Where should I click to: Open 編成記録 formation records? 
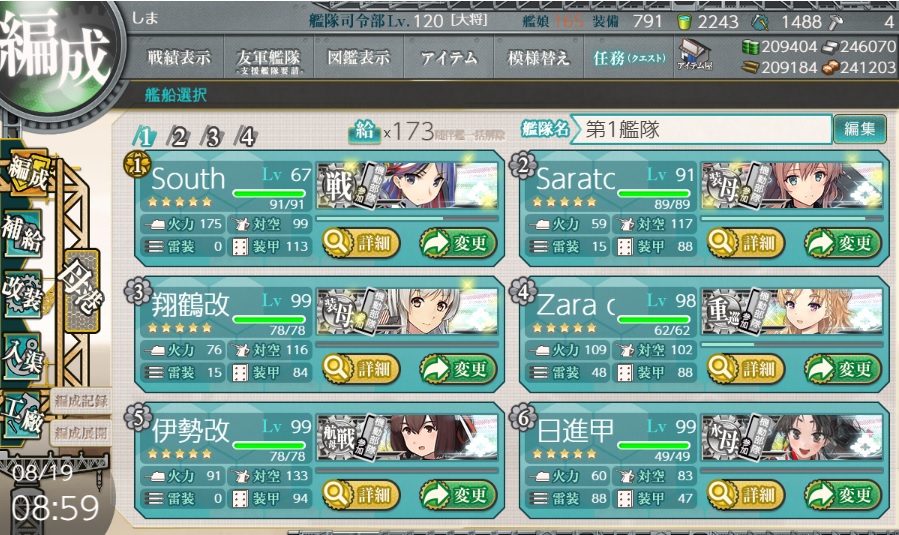point(81,402)
